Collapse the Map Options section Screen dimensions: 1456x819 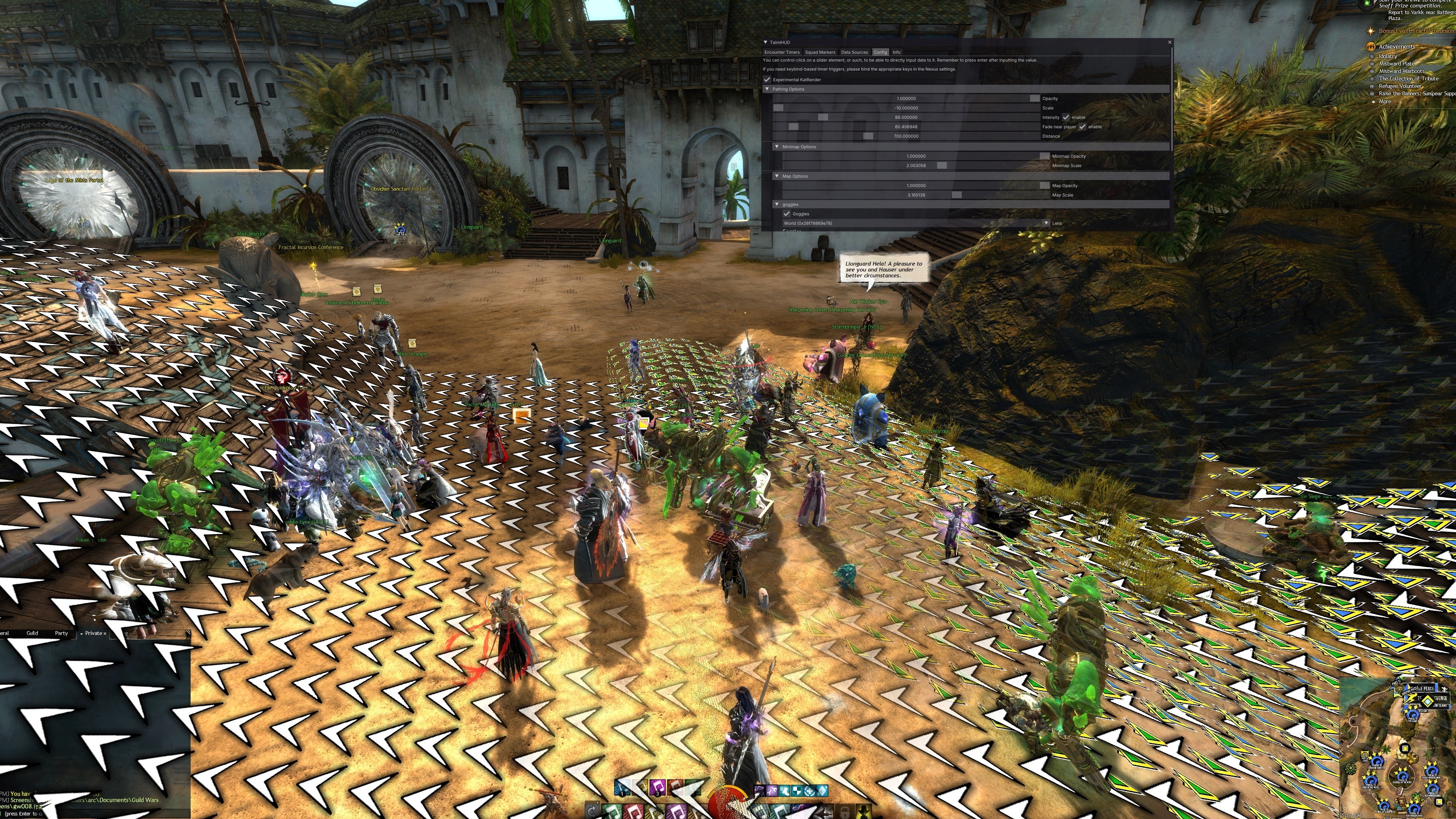coord(777,177)
